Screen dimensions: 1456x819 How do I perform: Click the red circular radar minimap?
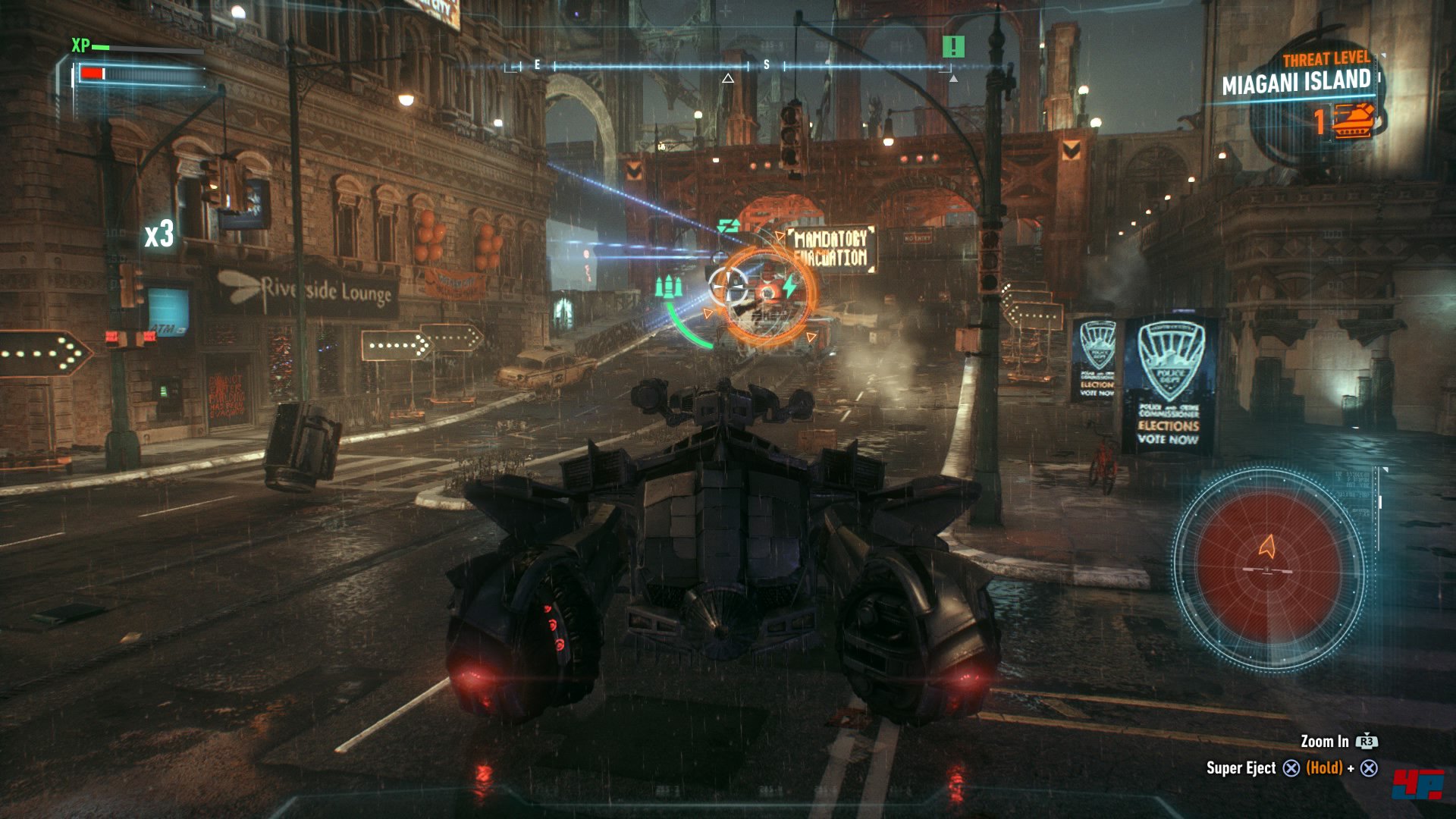pyautogui.click(x=1267, y=567)
